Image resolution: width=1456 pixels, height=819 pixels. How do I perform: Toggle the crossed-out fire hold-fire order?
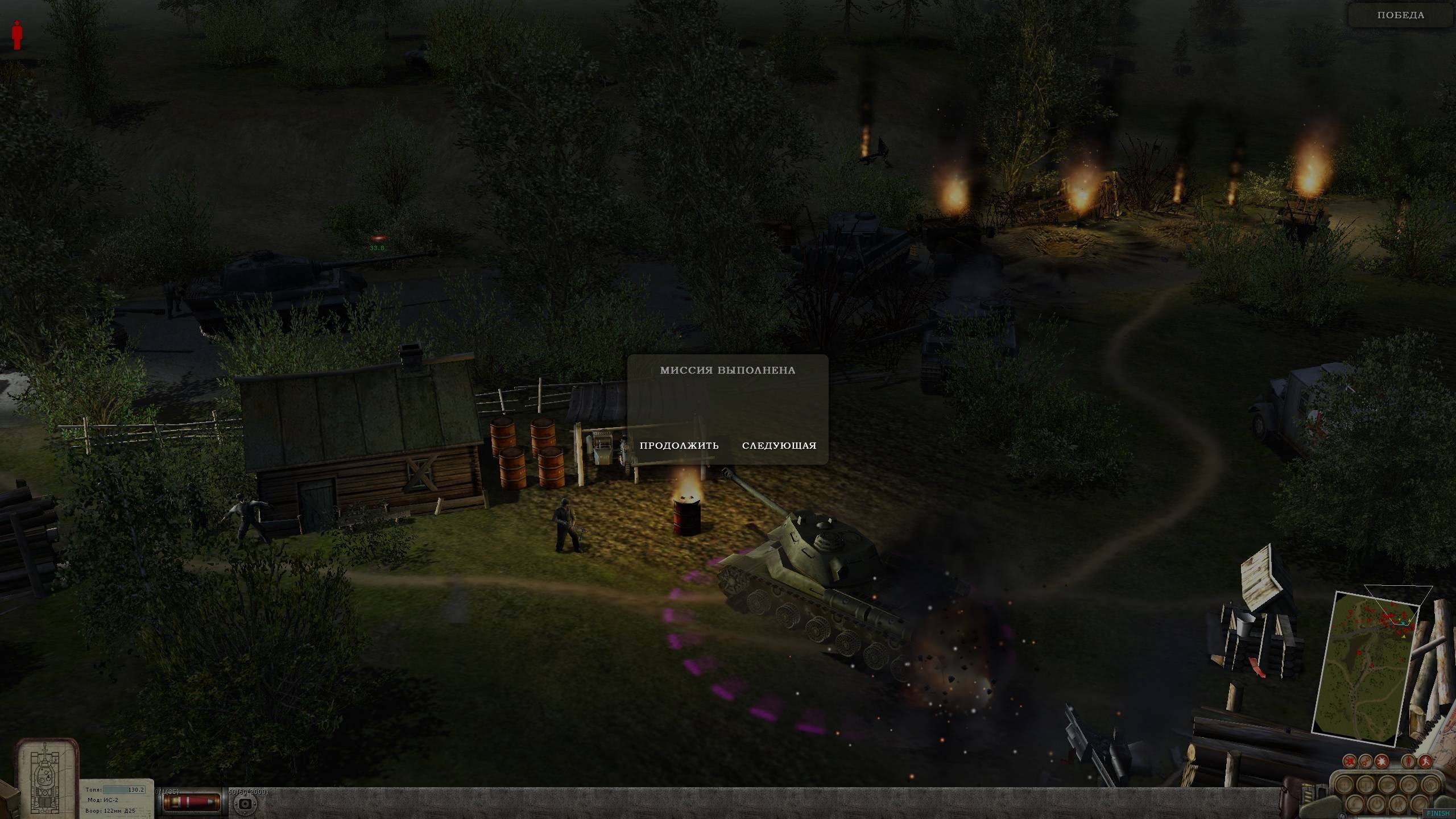click(x=1350, y=761)
